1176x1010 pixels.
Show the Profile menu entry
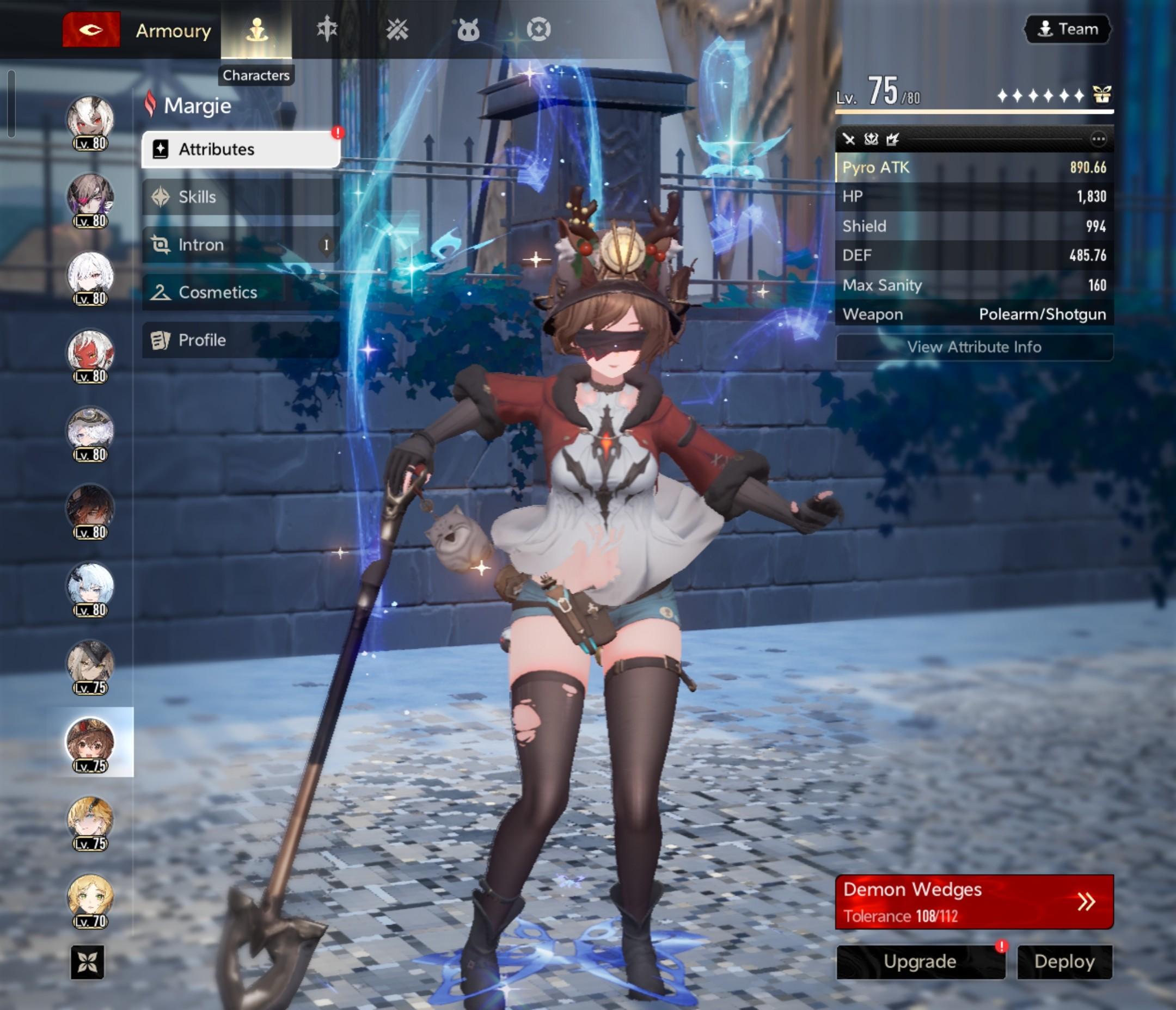point(241,340)
